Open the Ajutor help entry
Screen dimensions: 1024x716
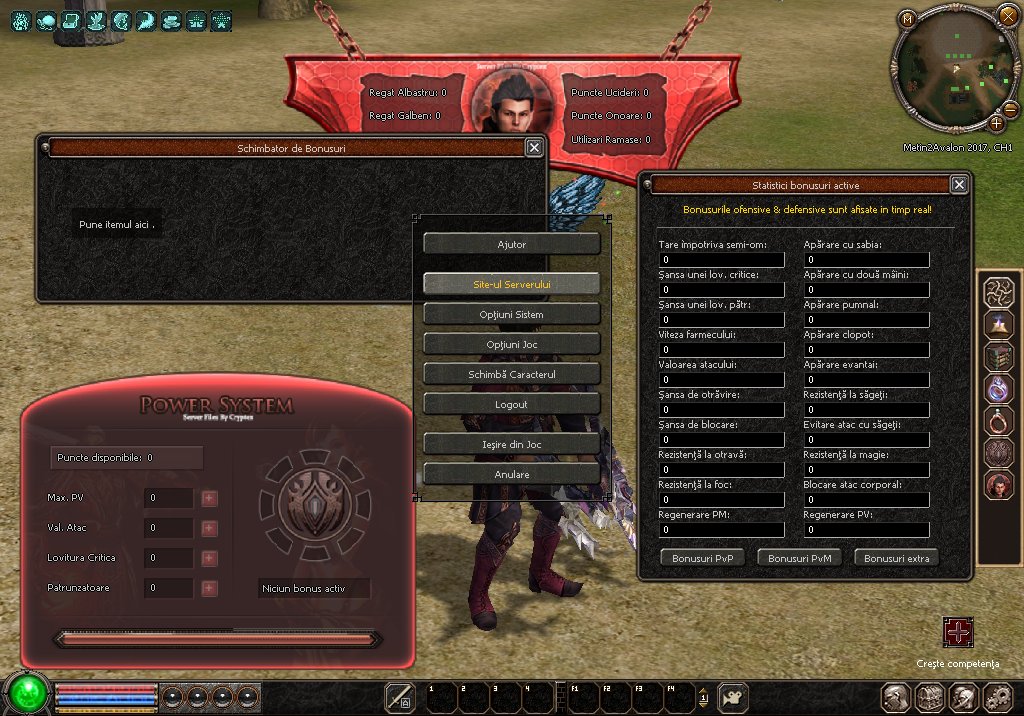pos(511,244)
